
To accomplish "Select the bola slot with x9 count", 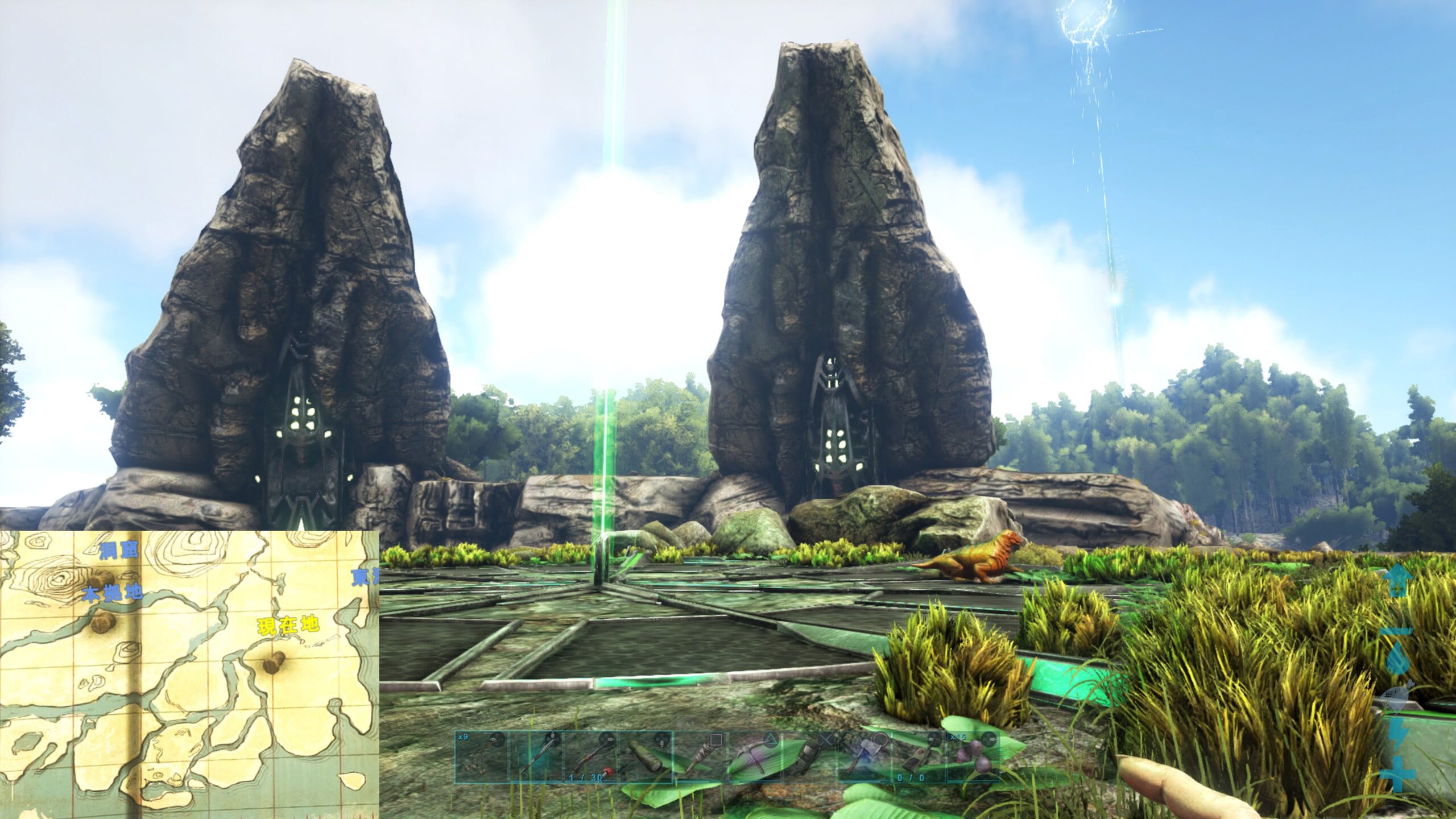I will [x=481, y=758].
